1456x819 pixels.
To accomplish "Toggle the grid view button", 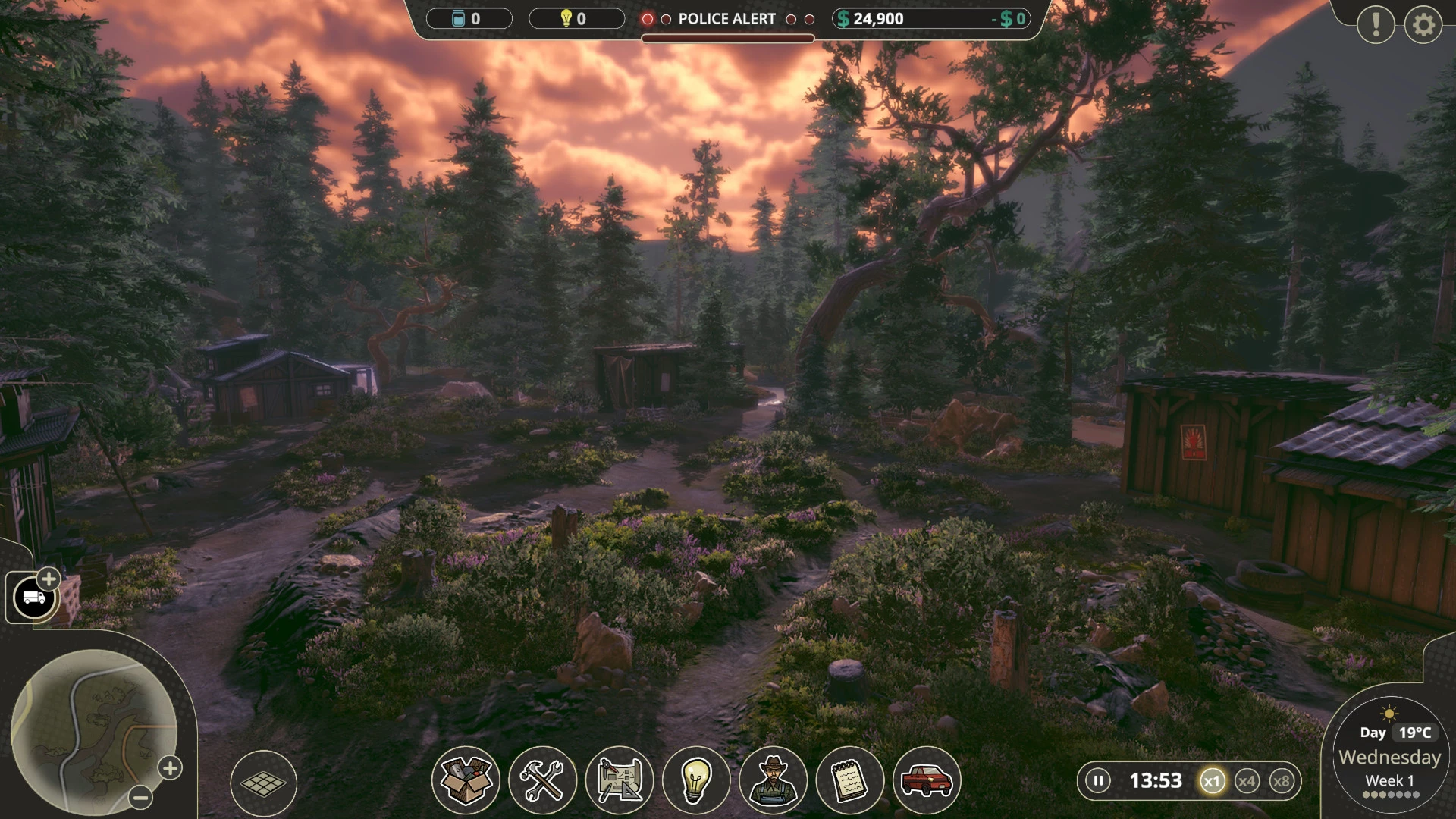I will 263,783.
